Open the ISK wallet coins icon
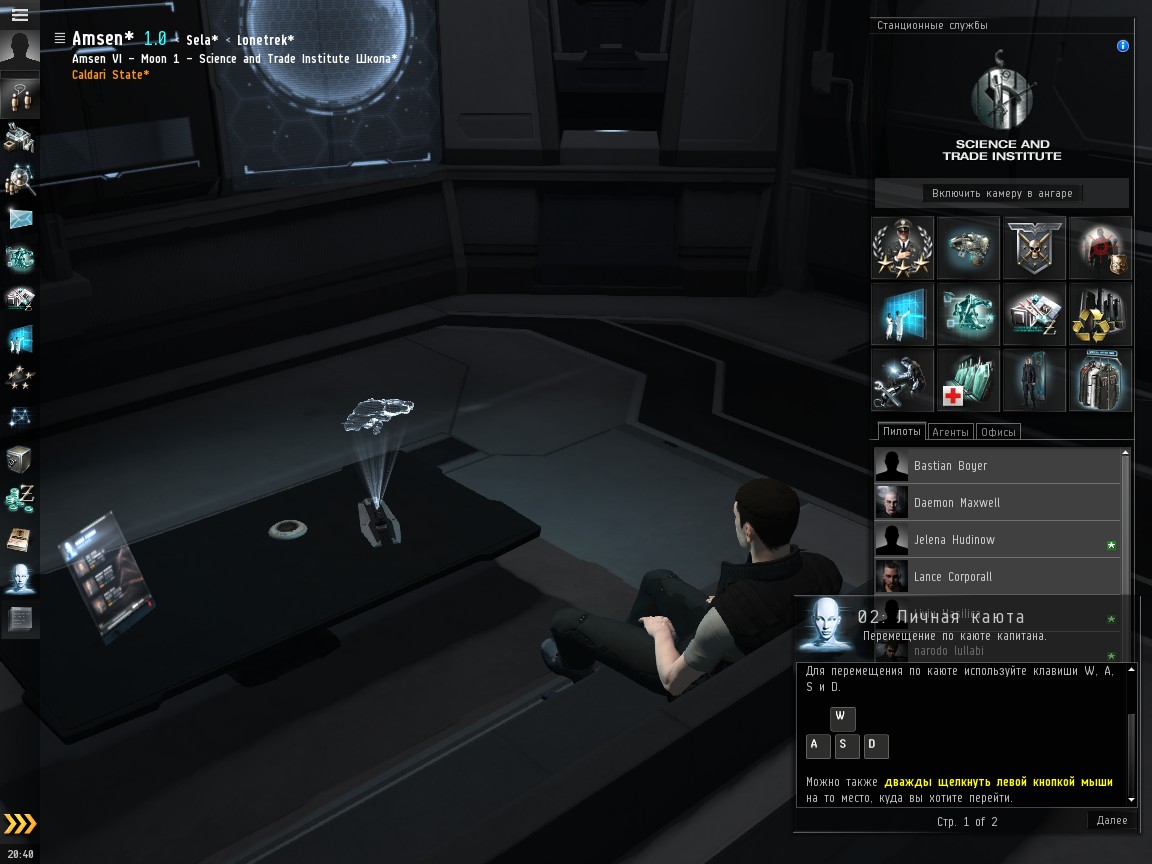The image size is (1152, 864). (x=20, y=497)
